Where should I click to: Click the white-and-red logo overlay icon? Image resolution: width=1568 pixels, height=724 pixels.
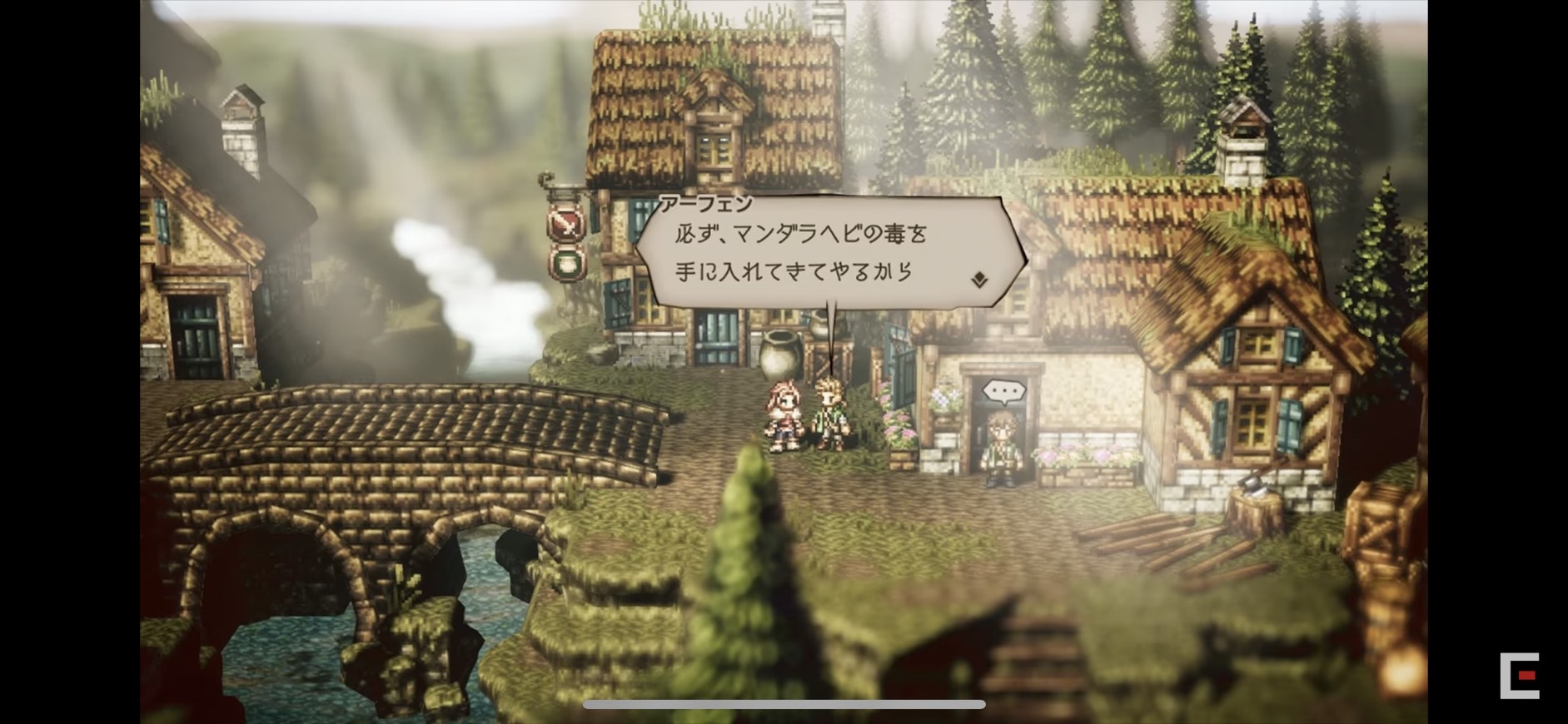(1520, 675)
